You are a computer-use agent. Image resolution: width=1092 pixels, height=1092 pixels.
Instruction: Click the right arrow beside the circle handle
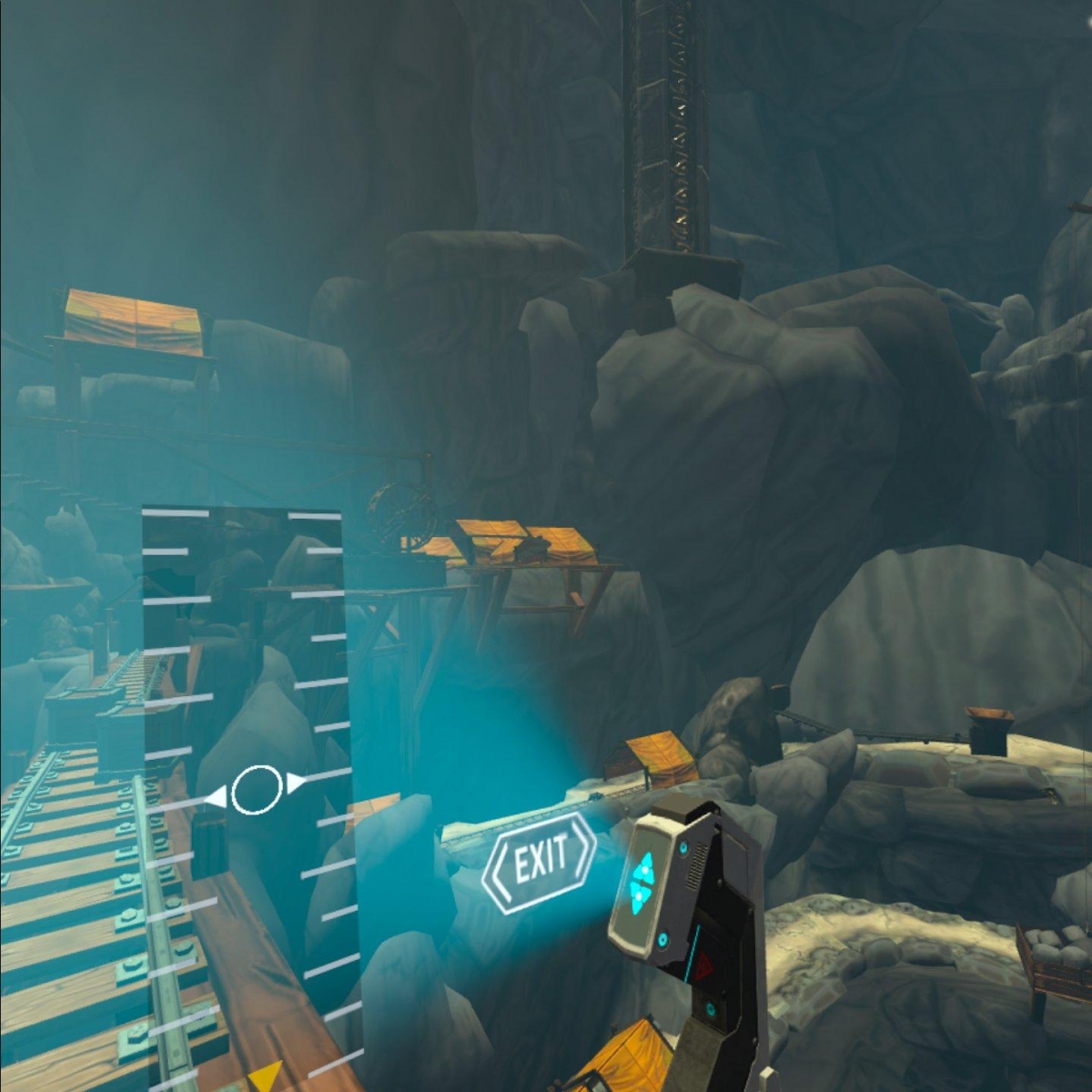pyautogui.click(x=297, y=782)
